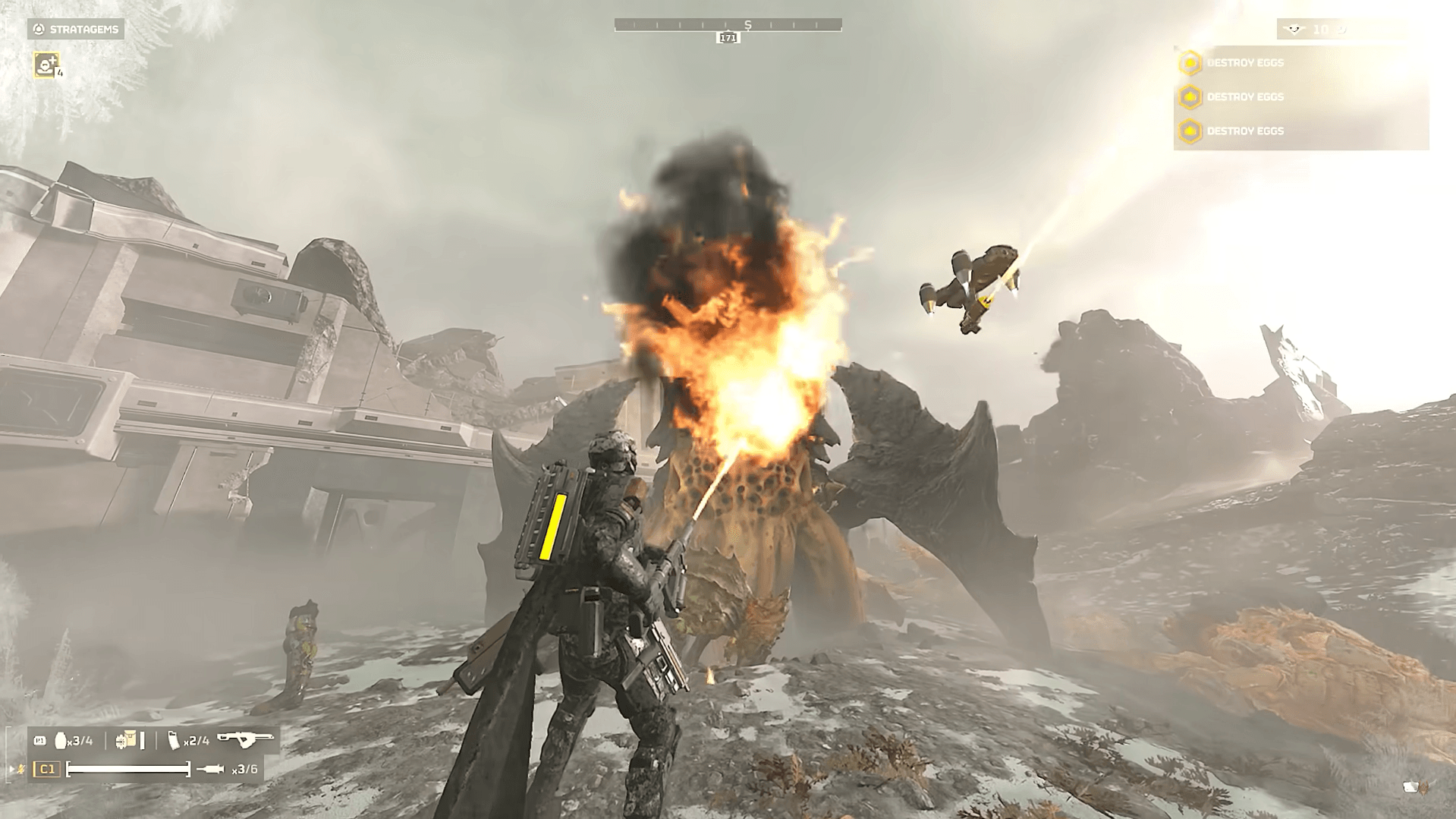Choose the equipped flamethrower weapon icon
Image resolution: width=1456 pixels, height=819 pixels.
[245, 739]
